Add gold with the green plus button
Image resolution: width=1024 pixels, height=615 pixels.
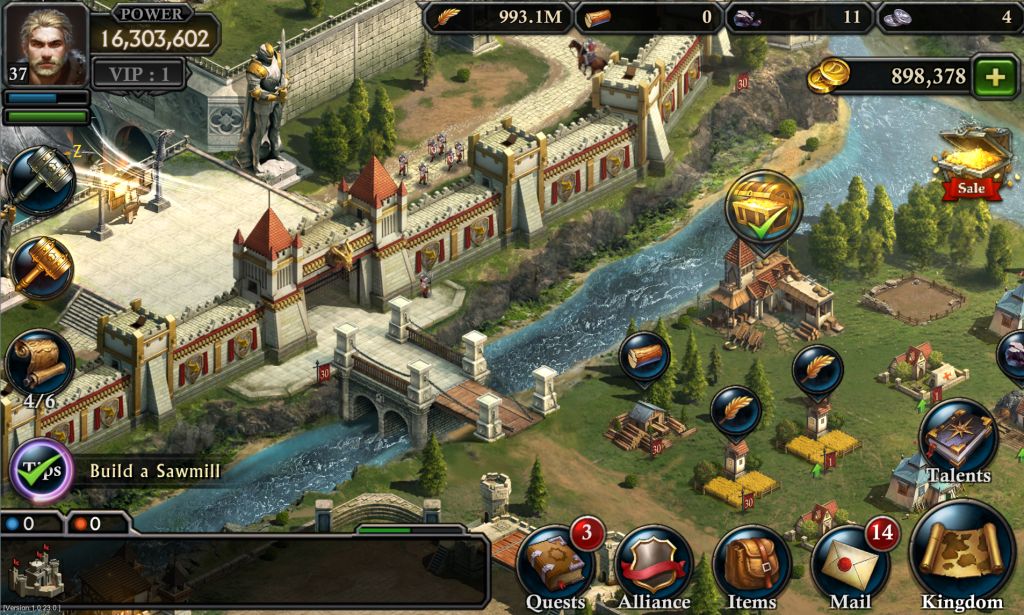993,77
